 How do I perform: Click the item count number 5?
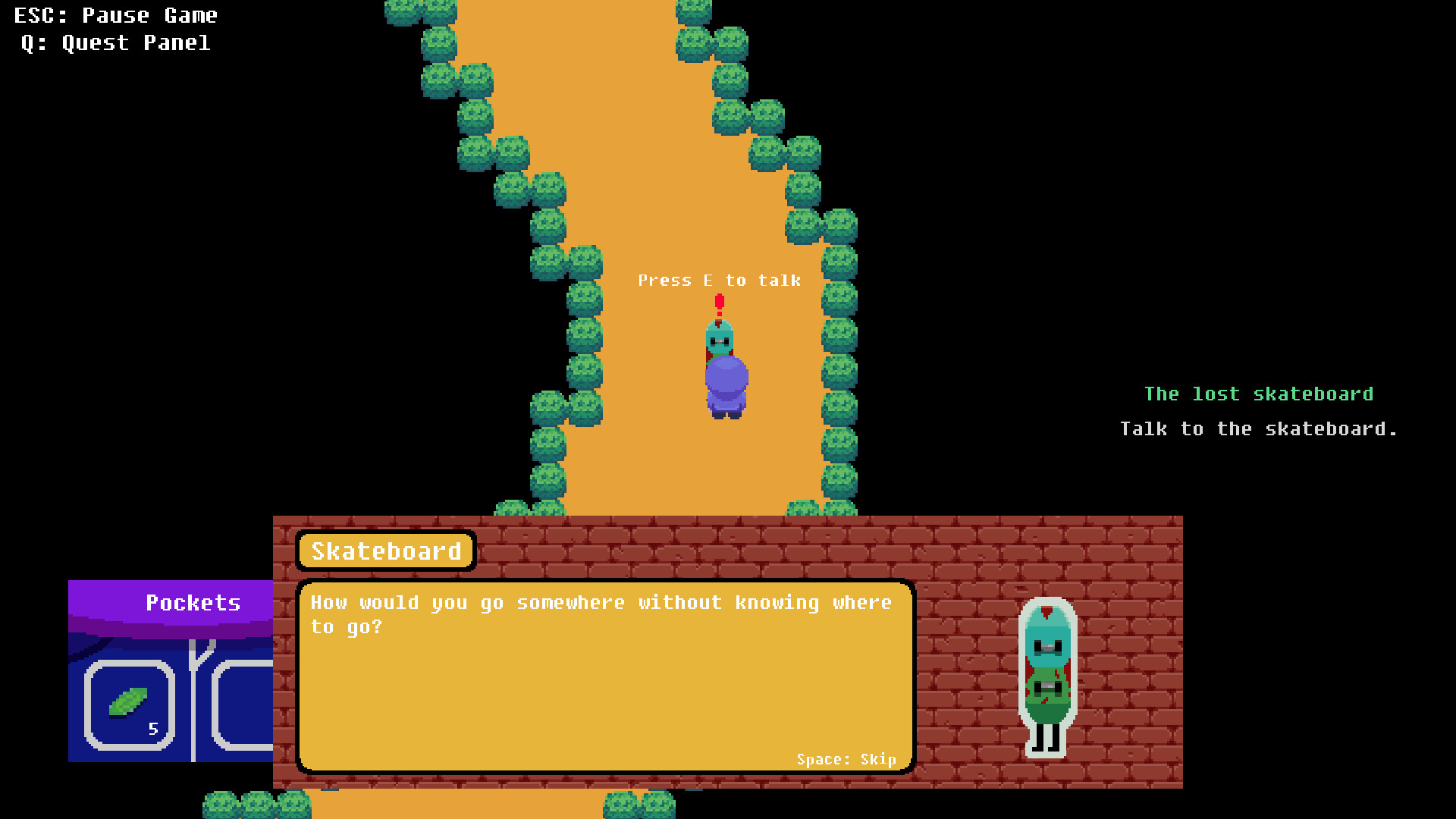[x=154, y=729]
